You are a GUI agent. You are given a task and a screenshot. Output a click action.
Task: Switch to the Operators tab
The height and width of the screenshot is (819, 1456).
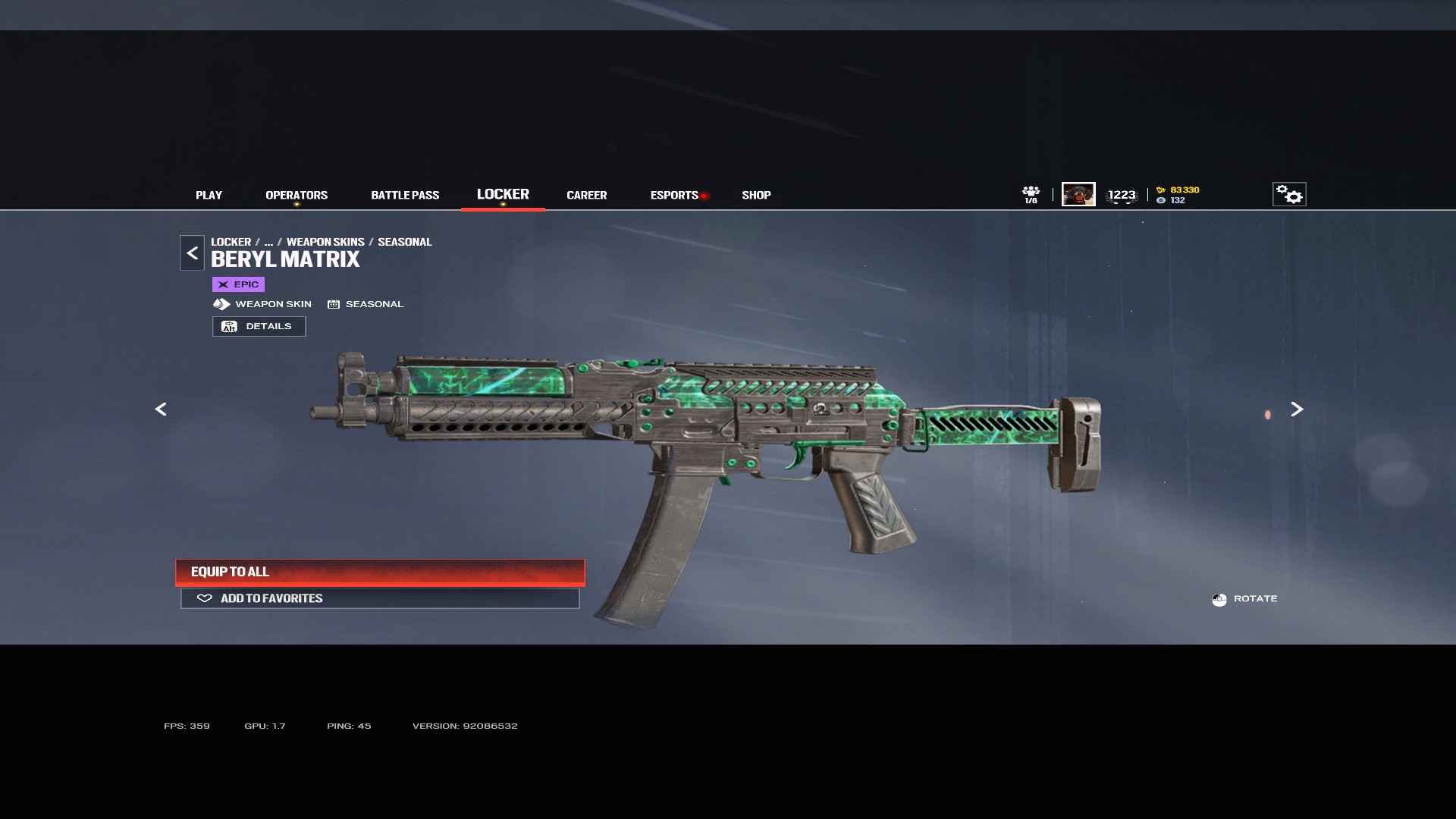click(x=297, y=196)
